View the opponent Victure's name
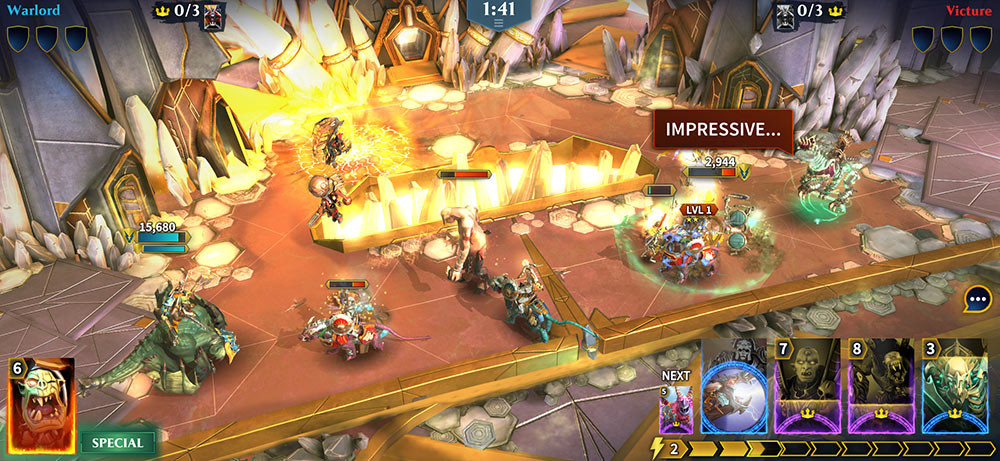The height and width of the screenshot is (461, 1000). (x=969, y=11)
